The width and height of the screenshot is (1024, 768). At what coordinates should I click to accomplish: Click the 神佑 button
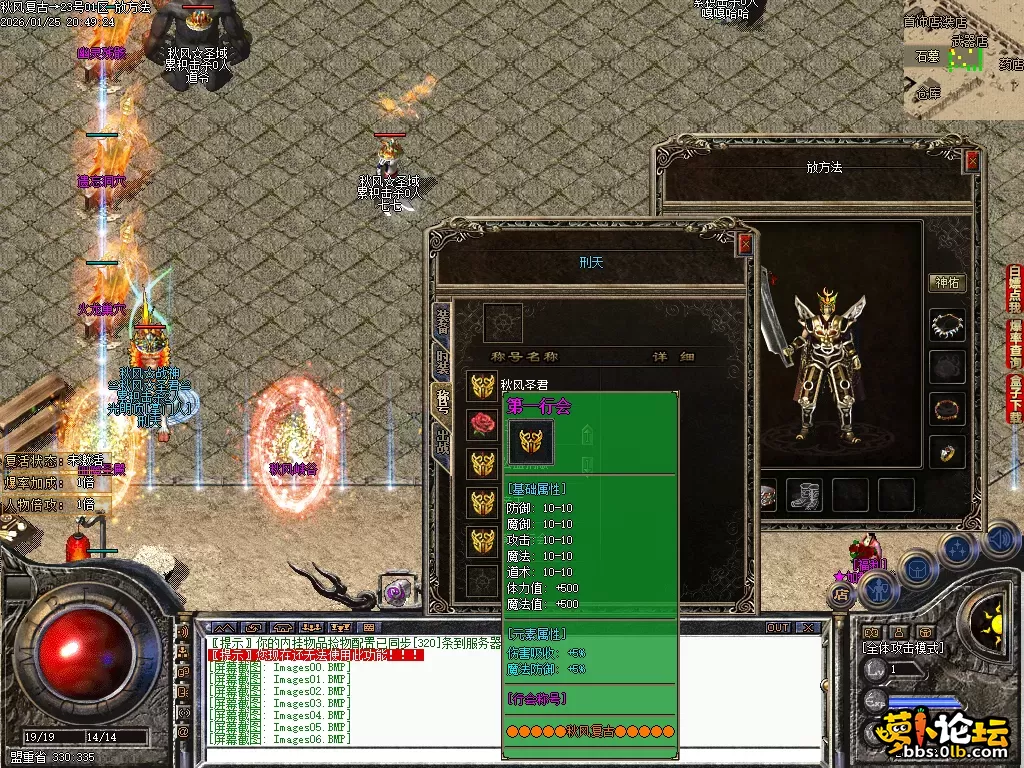[x=946, y=283]
